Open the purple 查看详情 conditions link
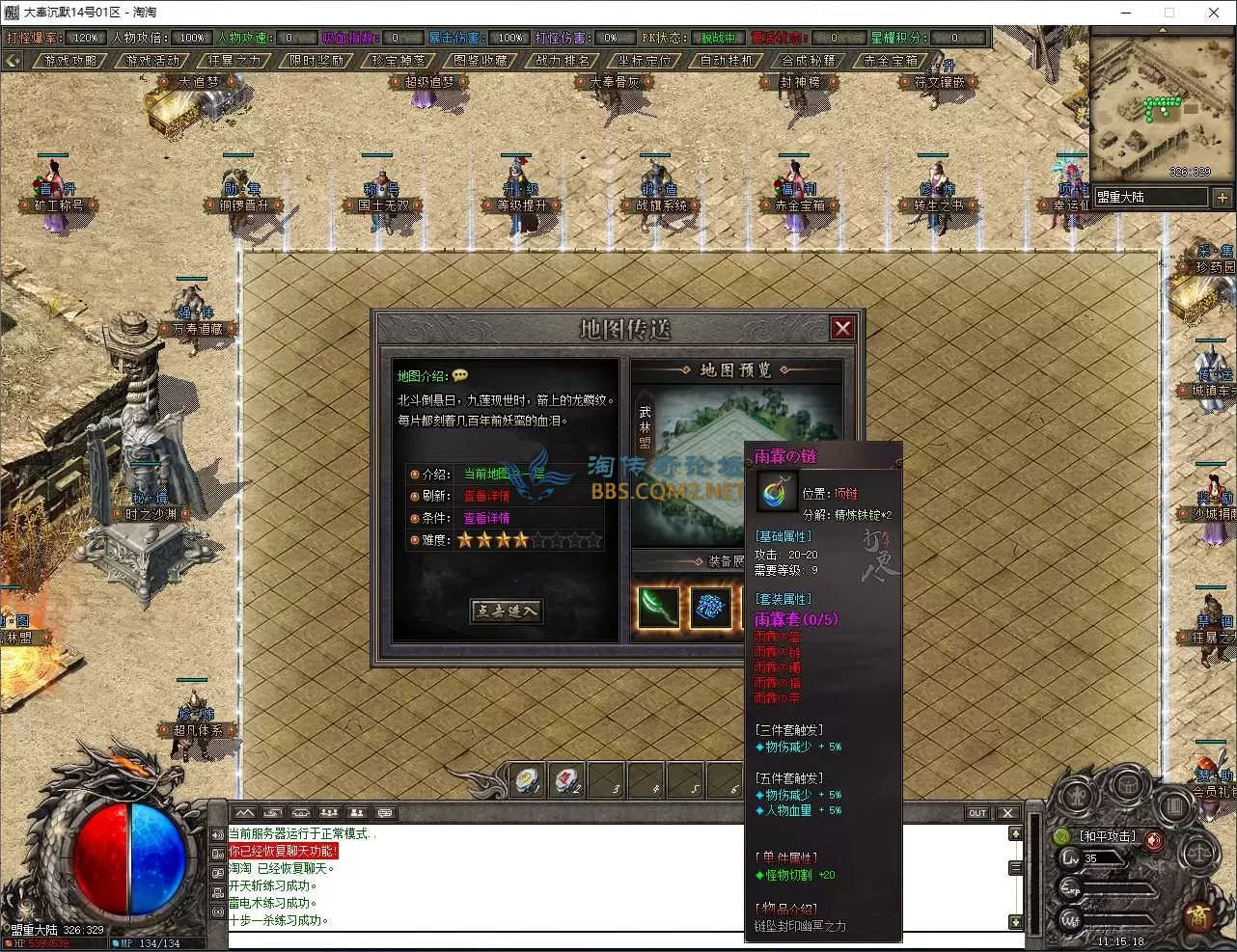The height and width of the screenshot is (952, 1237). [x=486, y=518]
